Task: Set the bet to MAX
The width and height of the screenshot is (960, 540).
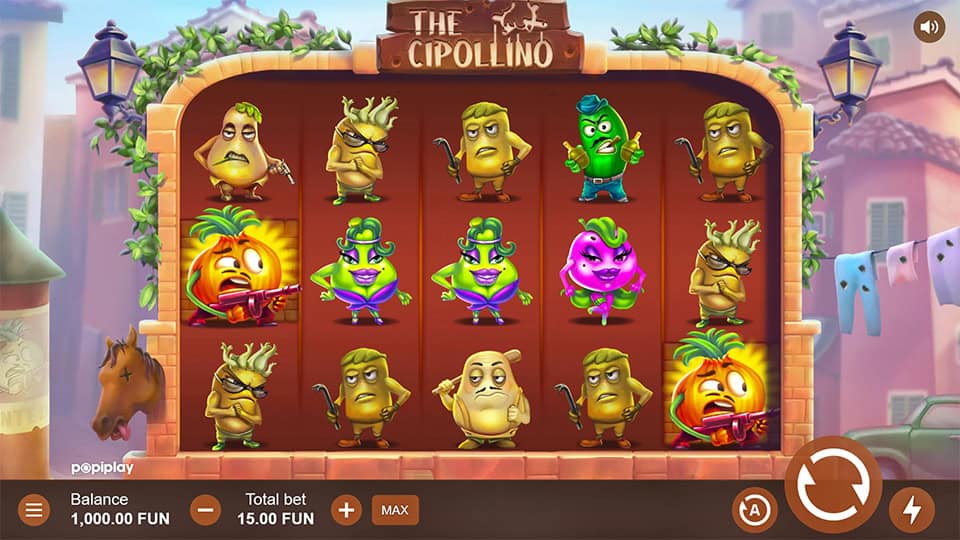Action: [x=395, y=510]
